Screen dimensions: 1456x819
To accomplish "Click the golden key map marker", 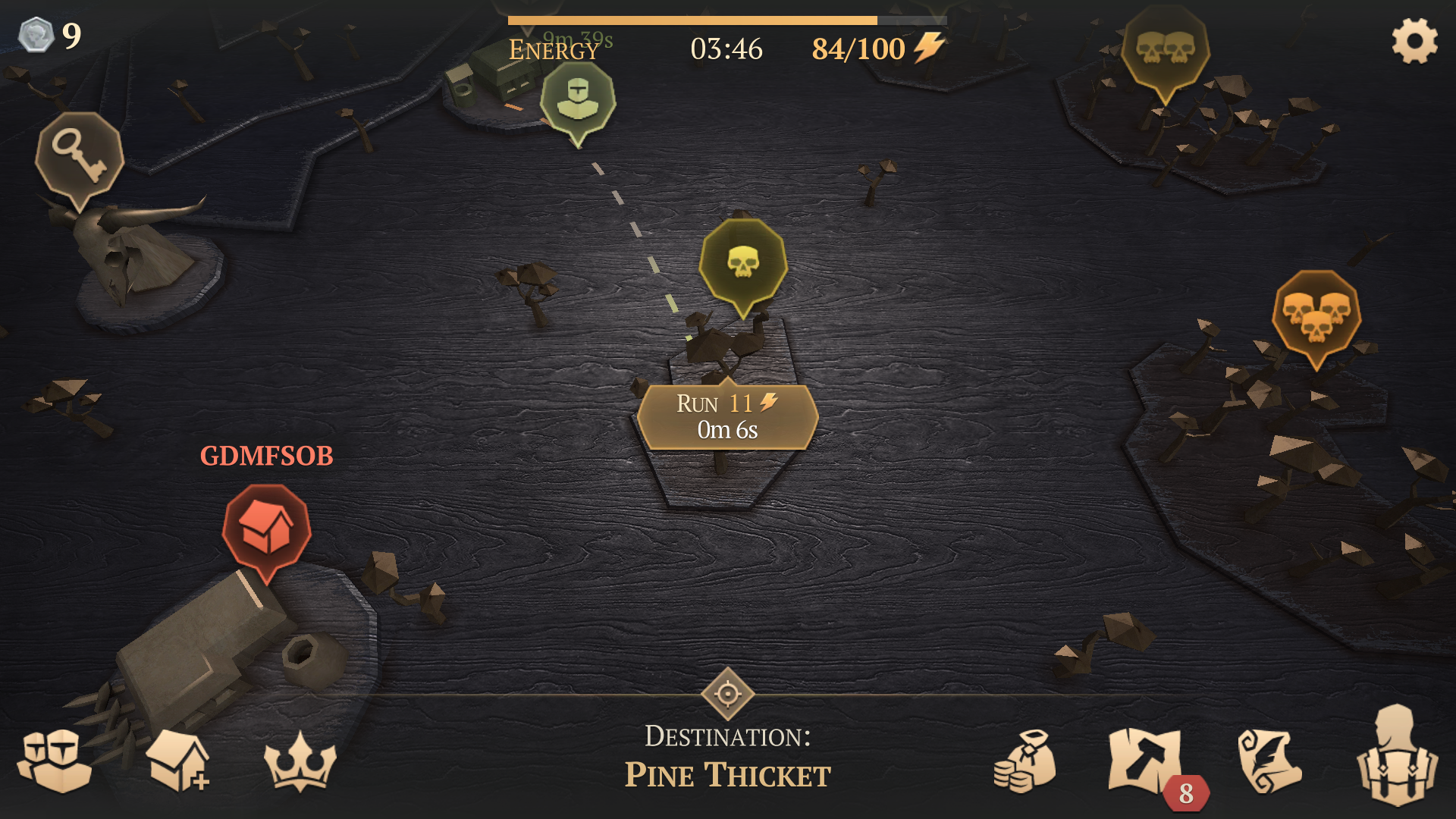I will pyautogui.click(x=79, y=155).
